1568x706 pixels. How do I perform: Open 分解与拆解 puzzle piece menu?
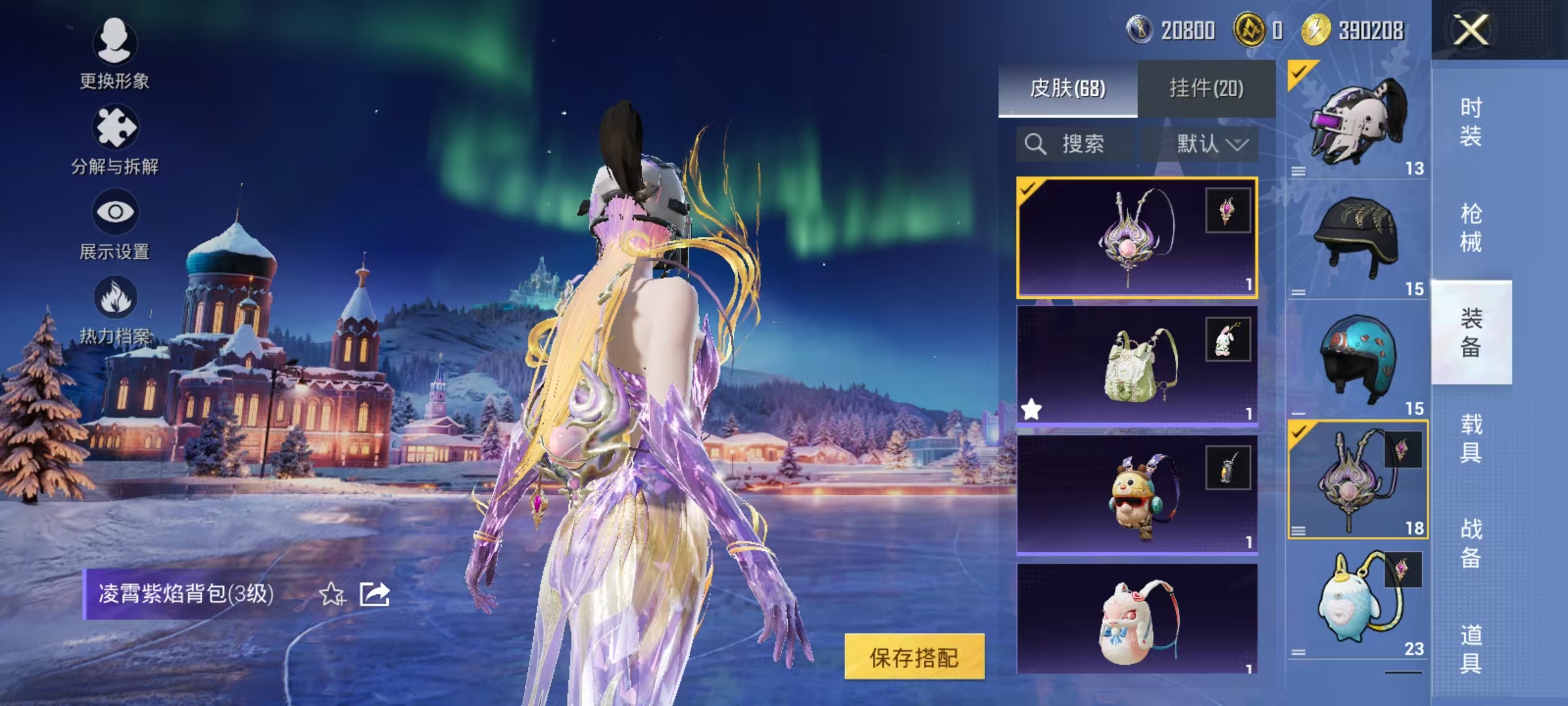(x=115, y=140)
